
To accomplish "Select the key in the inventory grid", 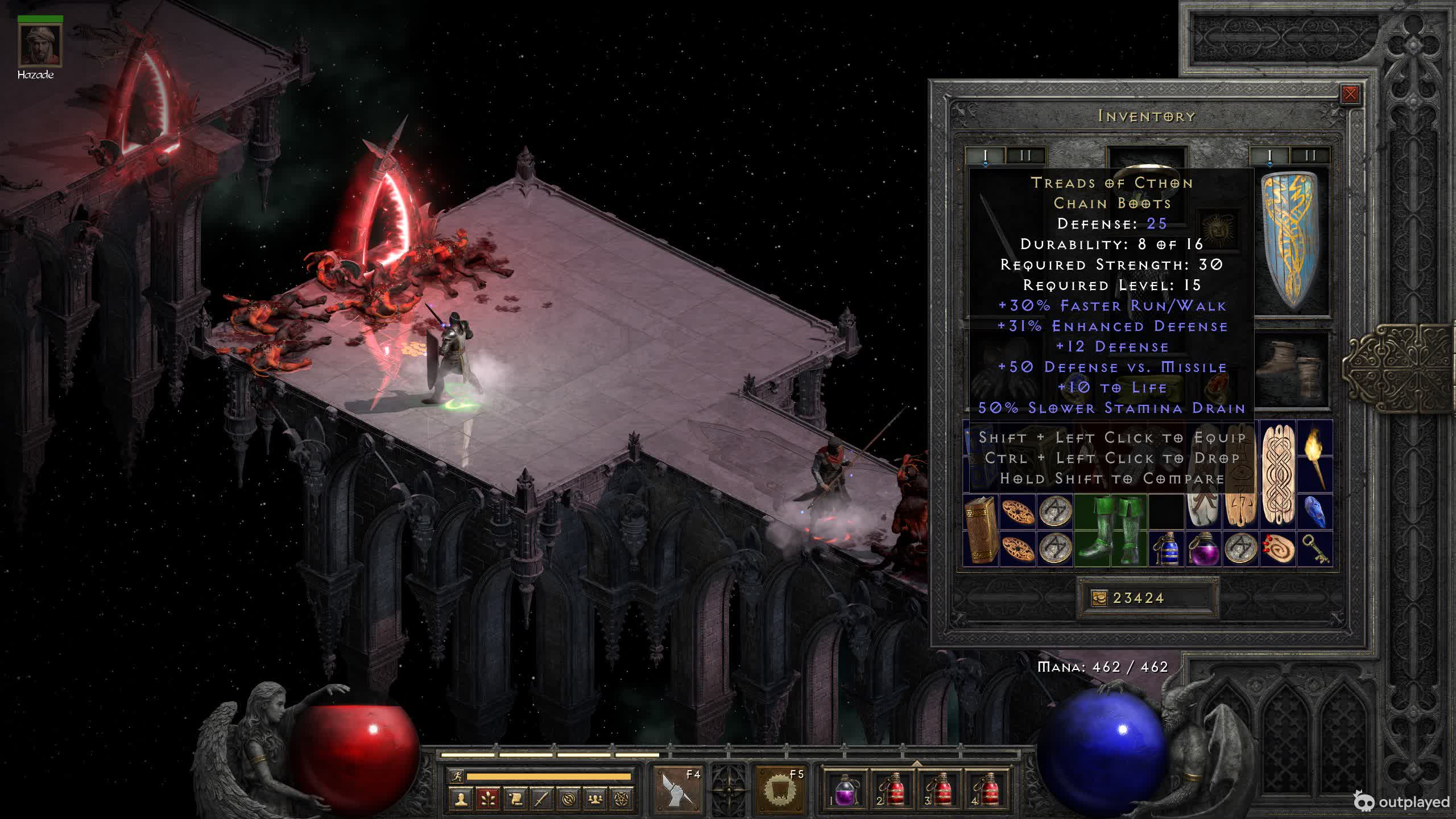I will [x=1315, y=548].
